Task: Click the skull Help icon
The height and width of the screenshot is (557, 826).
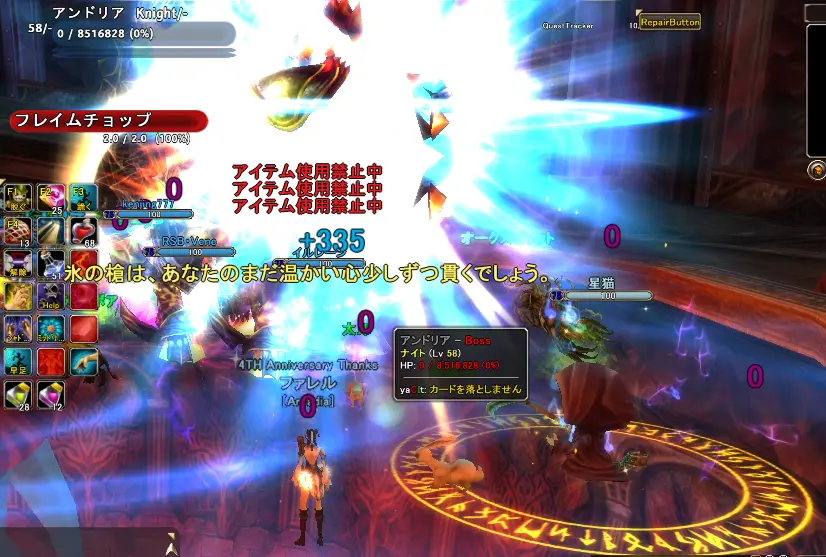Action: [51, 297]
